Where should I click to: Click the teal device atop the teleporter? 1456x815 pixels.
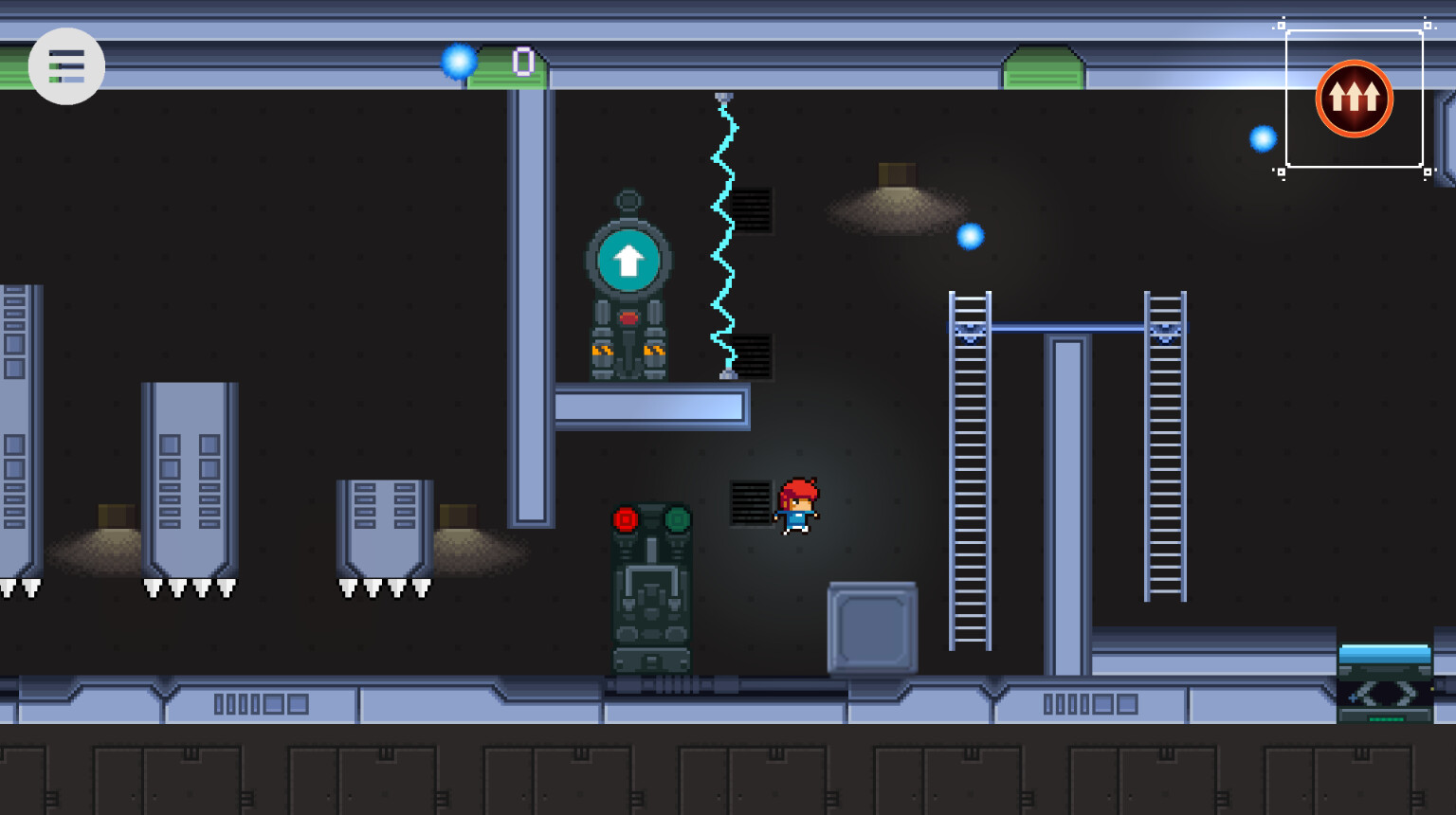[1386, 656]
